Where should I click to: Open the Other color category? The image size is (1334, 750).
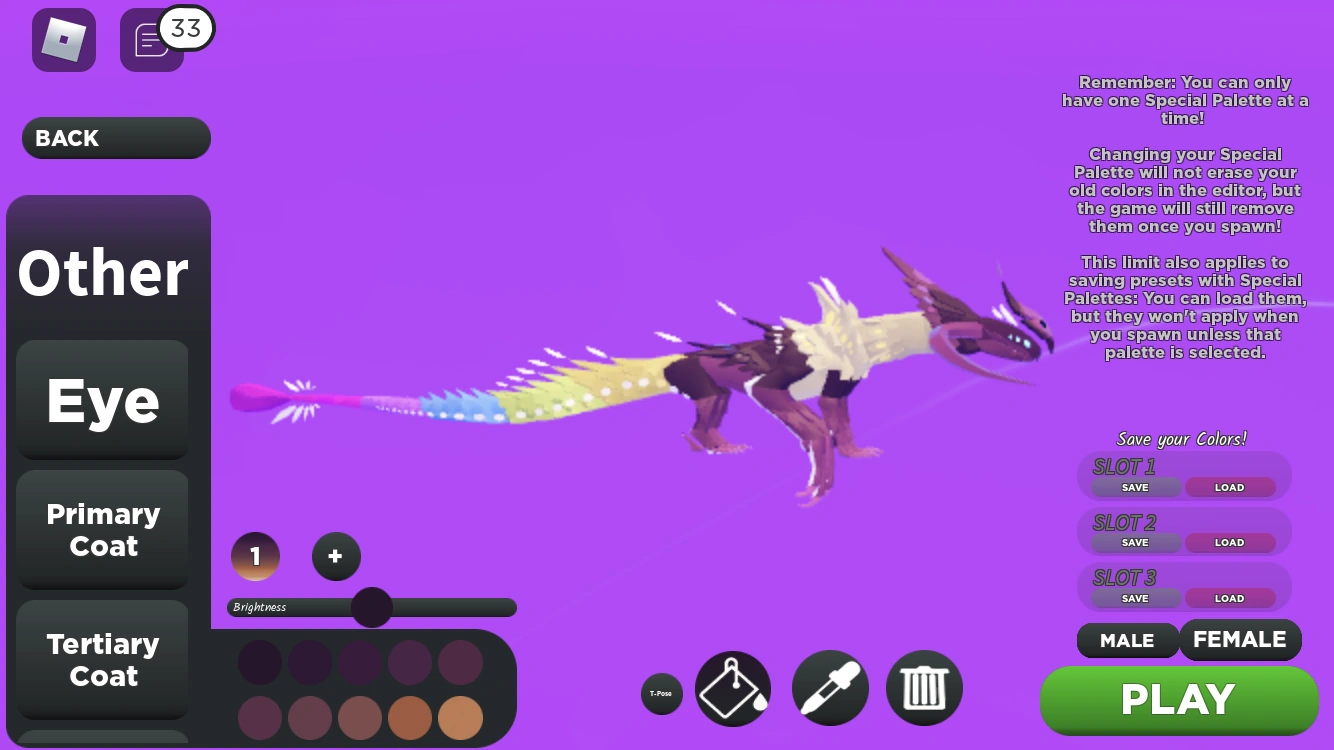[x=101, y=271]
